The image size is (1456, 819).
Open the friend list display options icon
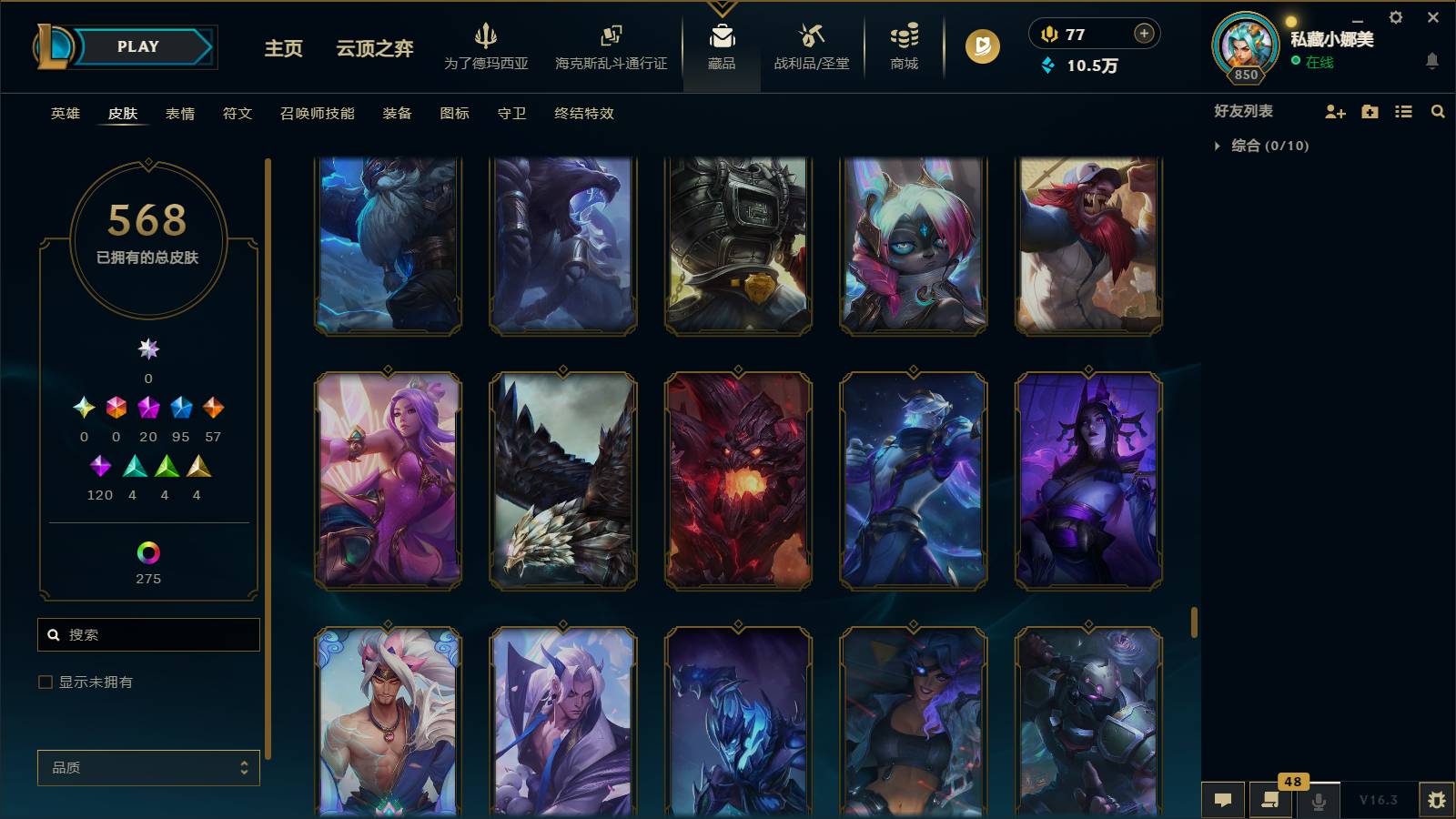(x=1403, y=112)
